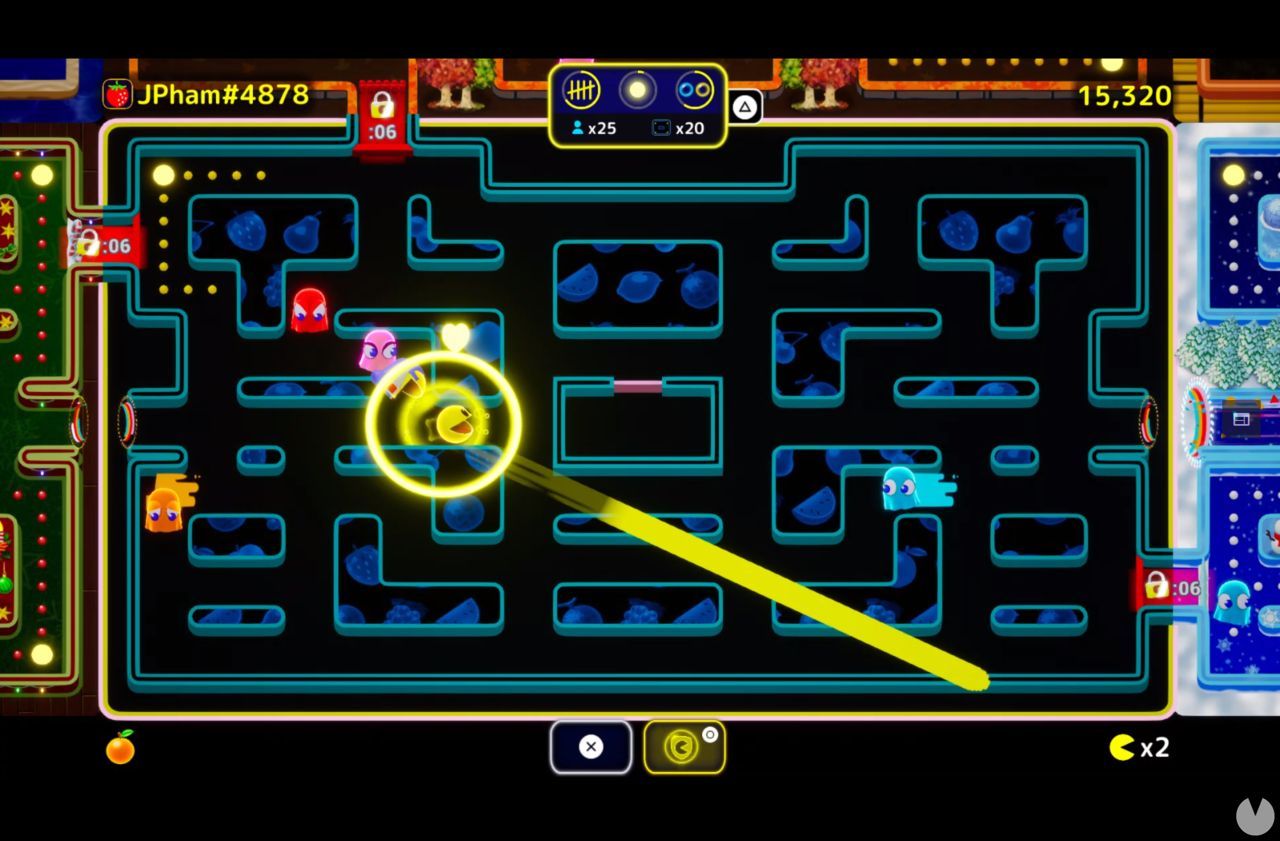Click the power pellet icon in top panel

pos(637,92)
